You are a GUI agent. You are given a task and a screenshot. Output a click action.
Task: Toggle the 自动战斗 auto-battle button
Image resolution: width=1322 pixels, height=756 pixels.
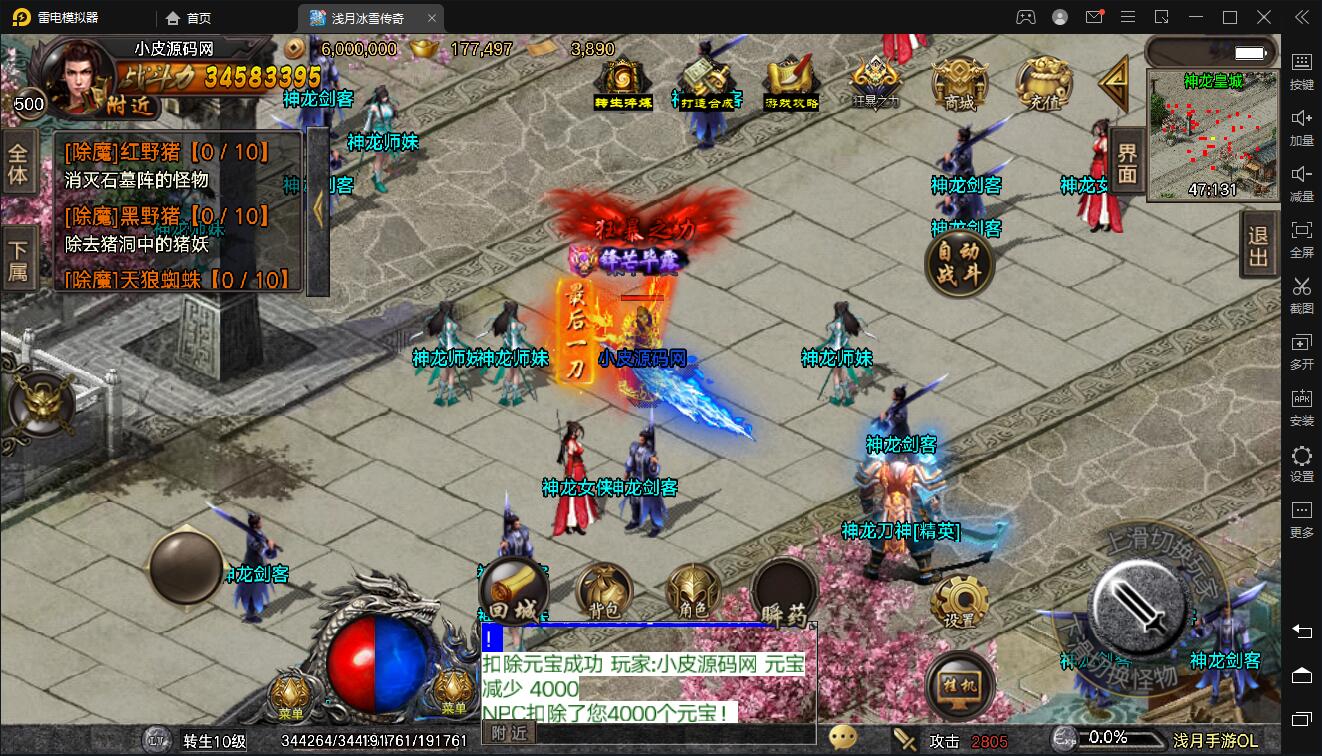(x=959, y=264)
